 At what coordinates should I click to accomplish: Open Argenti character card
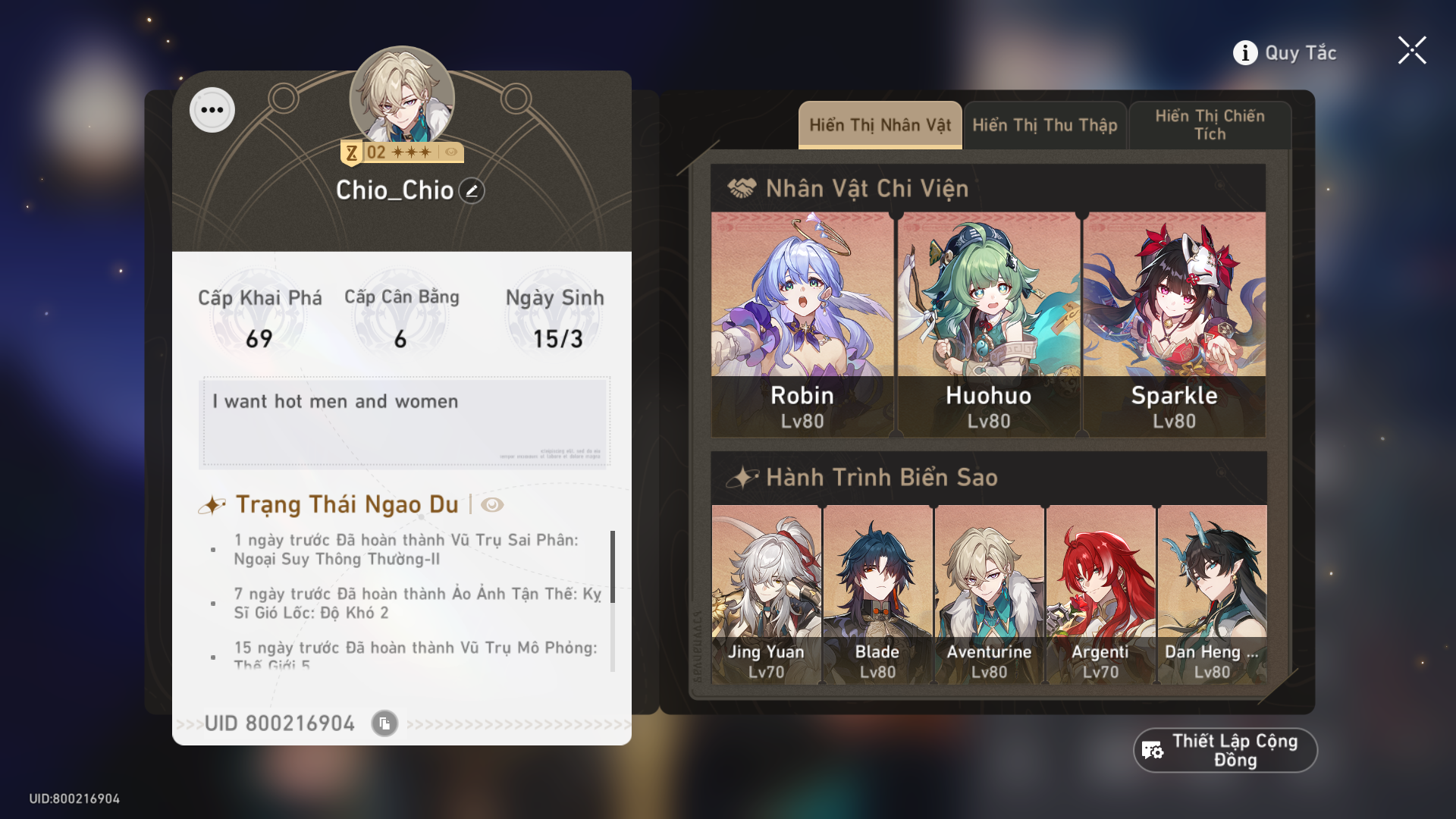(1100, 595)
